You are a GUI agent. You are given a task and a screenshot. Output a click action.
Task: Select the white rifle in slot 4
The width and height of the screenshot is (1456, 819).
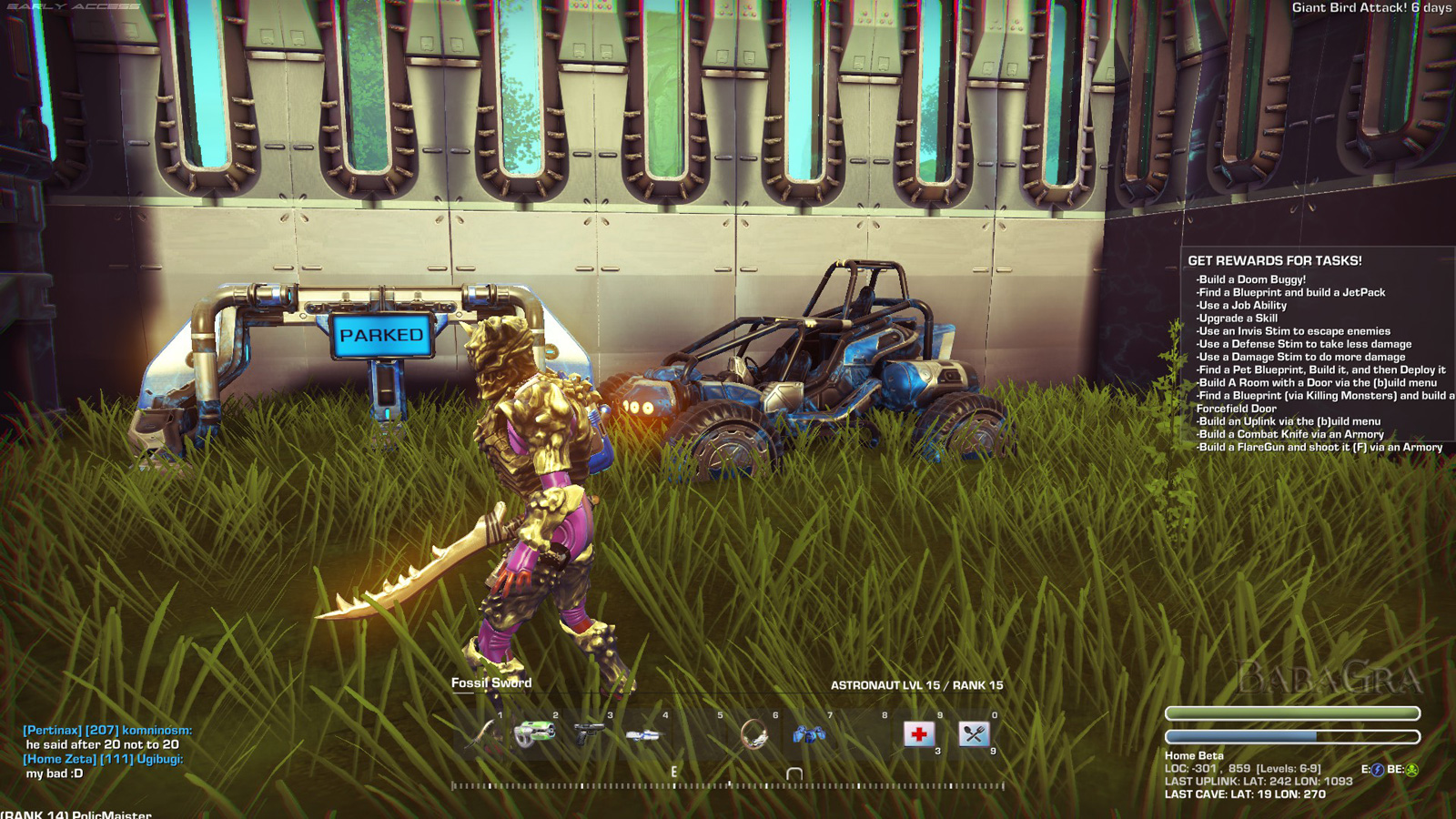pyautogui.click(x=644, y=733)
